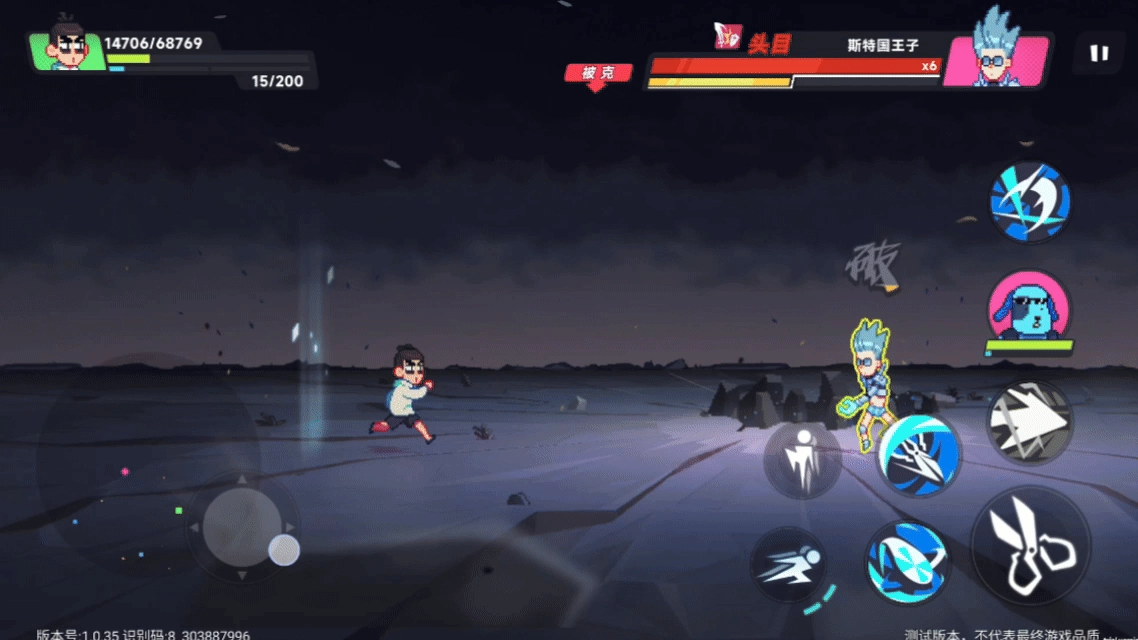
Task: Tap the virtual joystick pad
Action: coord(242,526)
